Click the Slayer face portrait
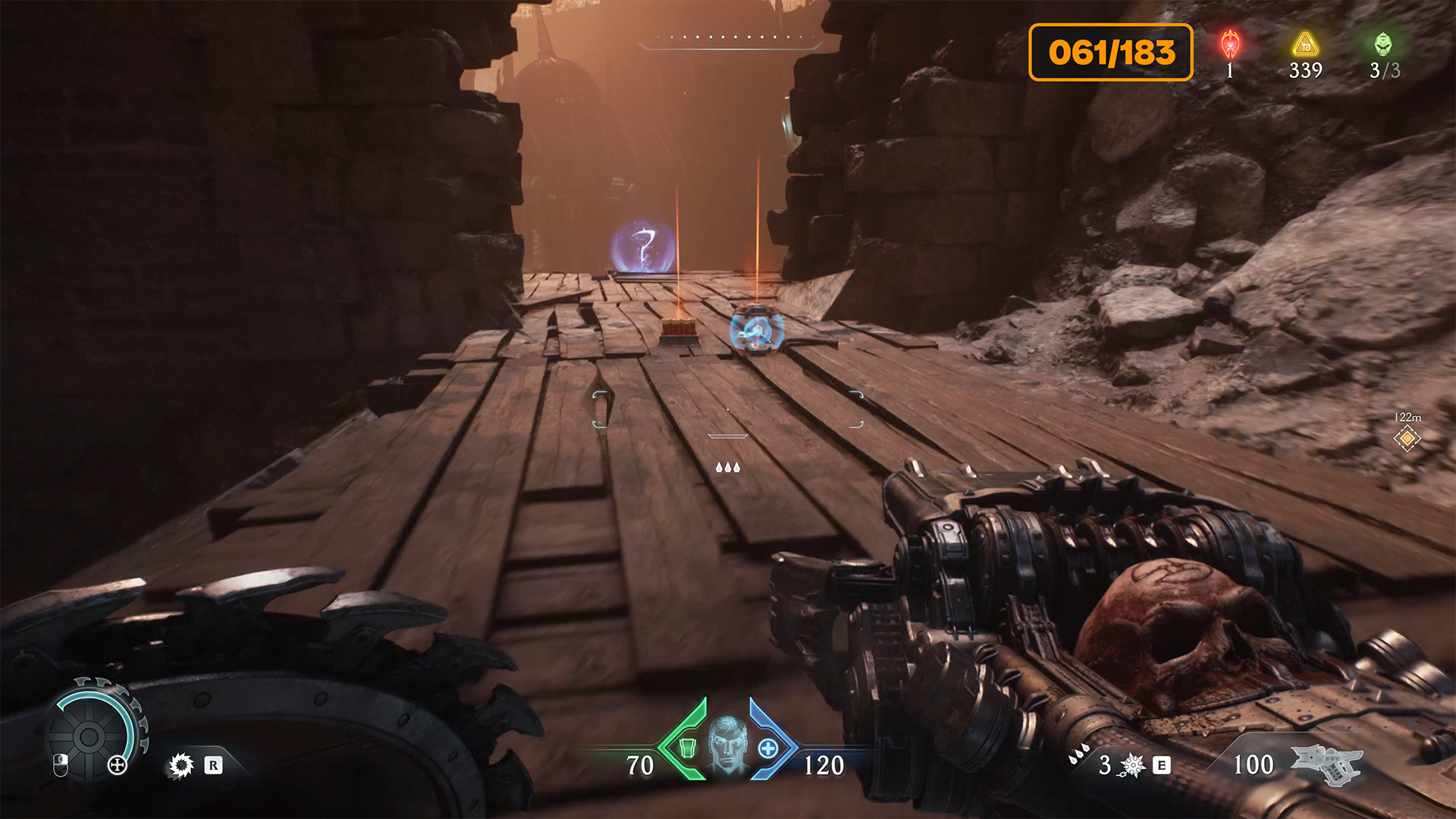Screen dimensions: 1456x819 [x=727, y=744]
